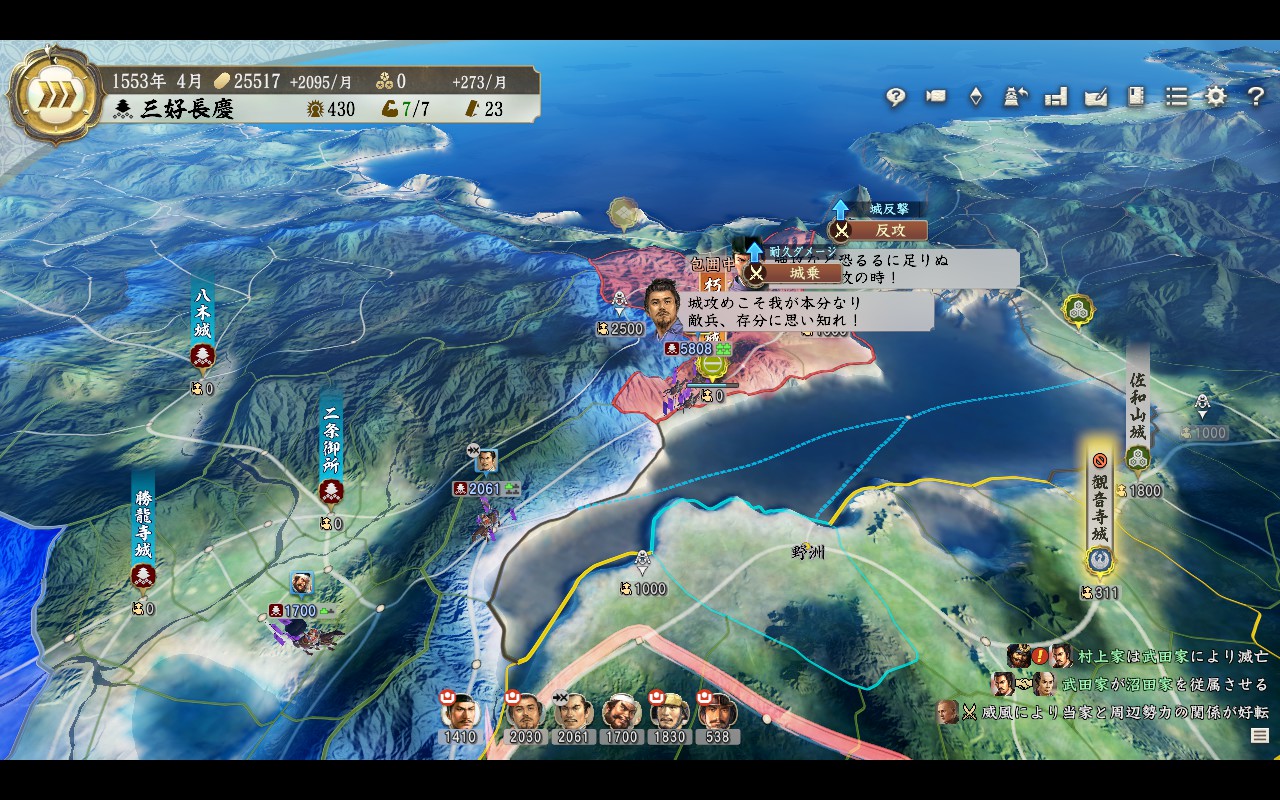Show the list view icon
1280x800 pixels.
tap(1176, 97)
